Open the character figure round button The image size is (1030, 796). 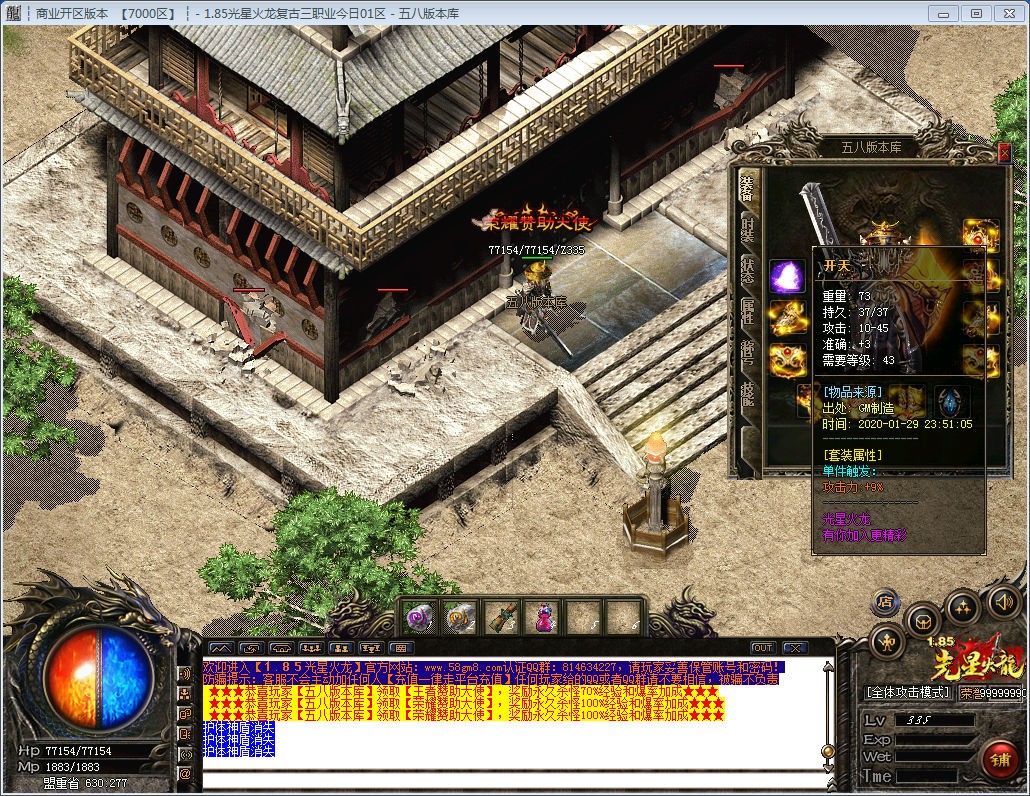point(887,641)
